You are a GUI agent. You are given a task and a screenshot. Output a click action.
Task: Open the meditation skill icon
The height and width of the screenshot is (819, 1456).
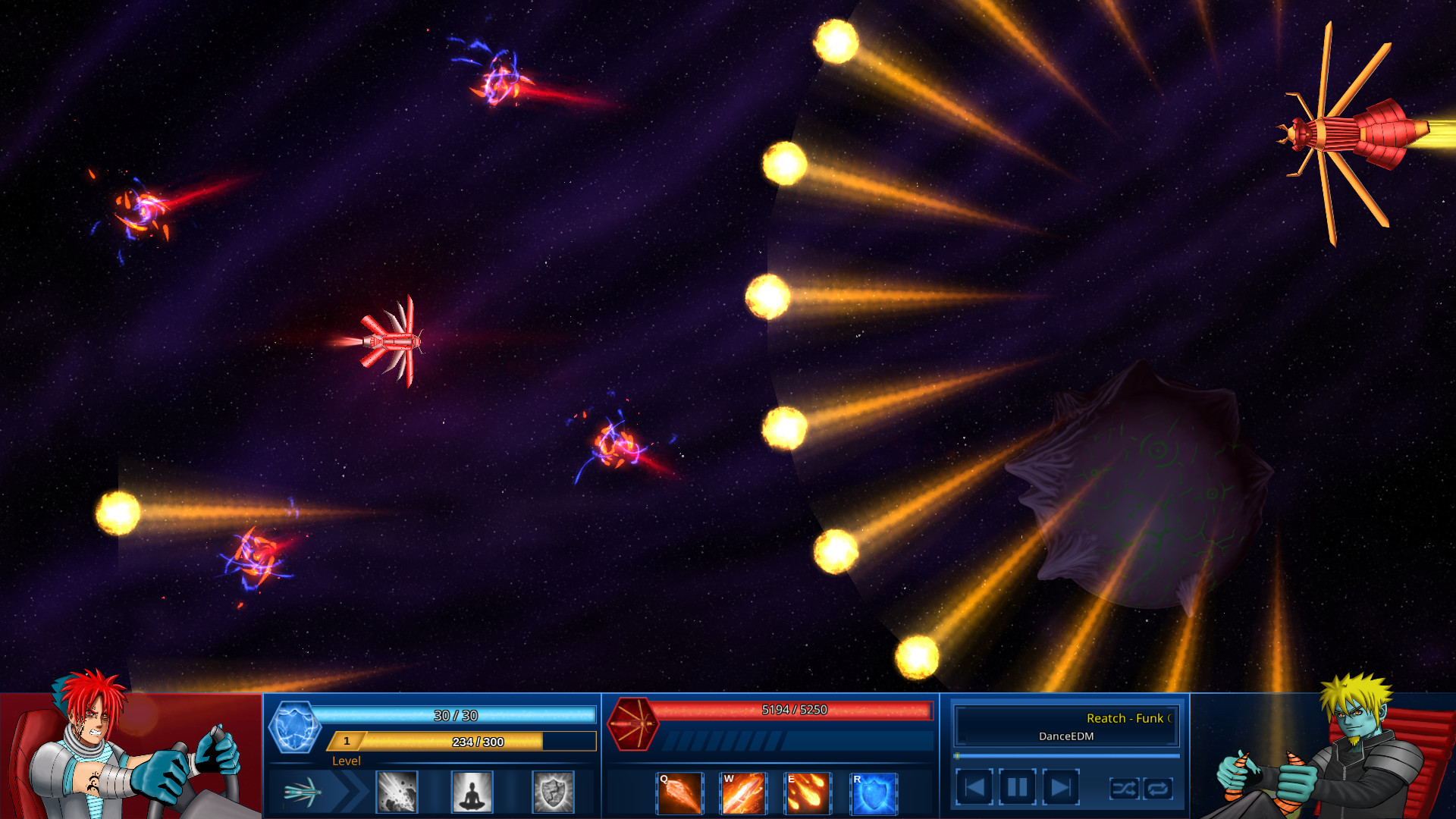click(x=472, y=793)
